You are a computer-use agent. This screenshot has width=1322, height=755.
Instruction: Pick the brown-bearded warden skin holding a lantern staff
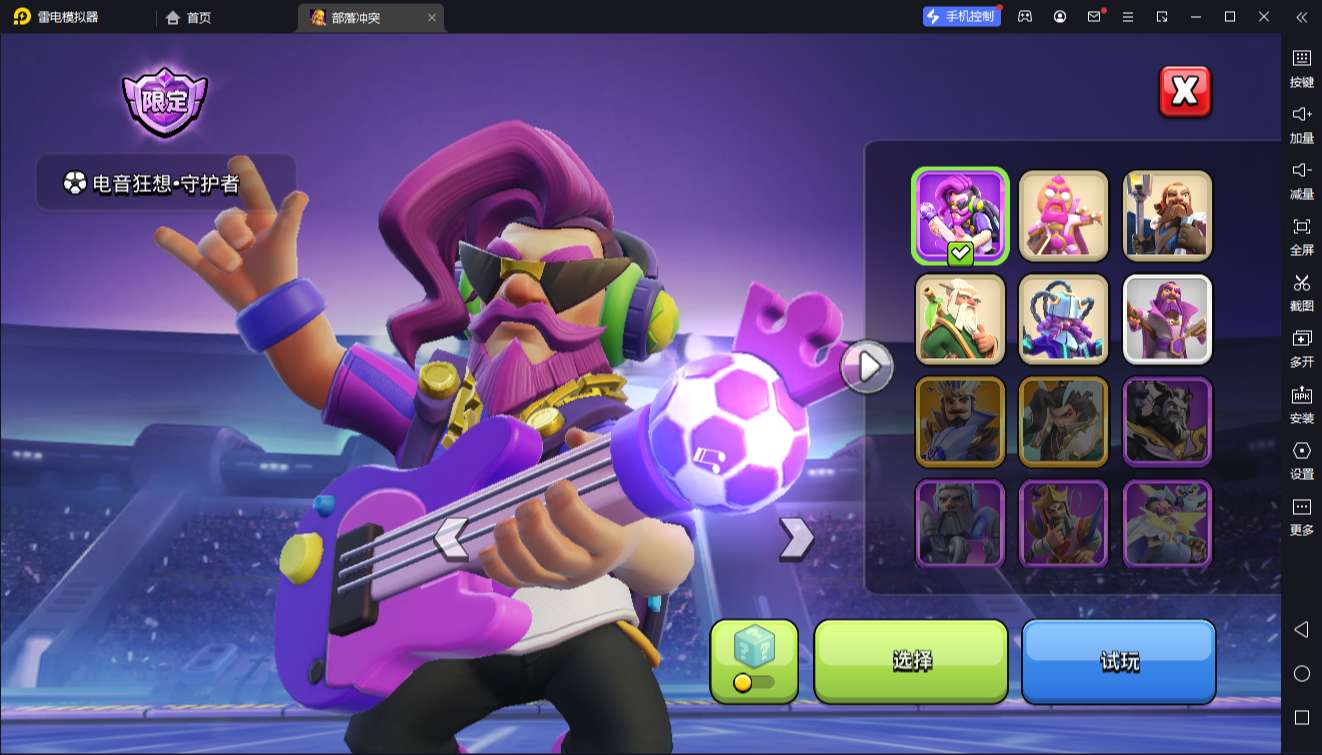click(1167, 216)
